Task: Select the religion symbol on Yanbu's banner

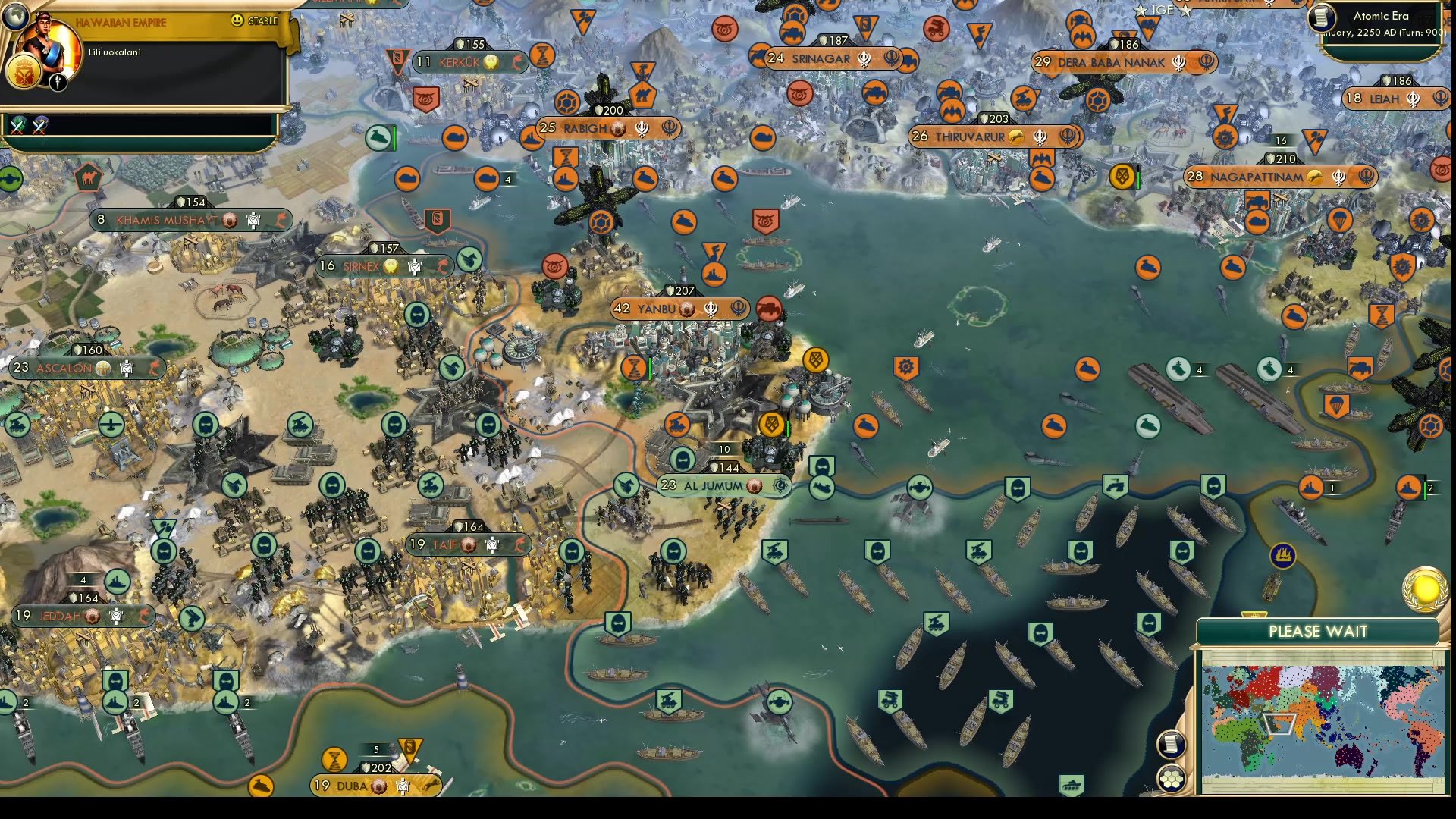Action: coord(711,309)
